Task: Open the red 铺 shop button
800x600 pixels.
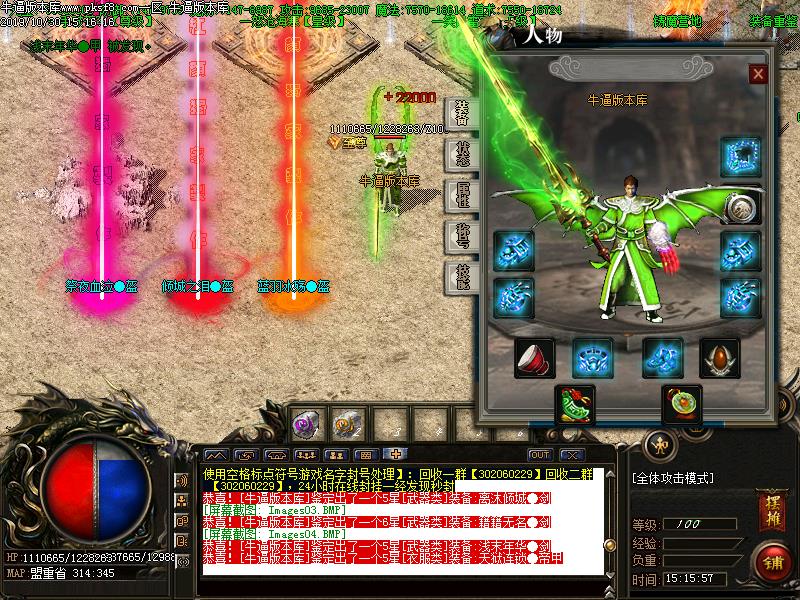Action: point(770,560)
